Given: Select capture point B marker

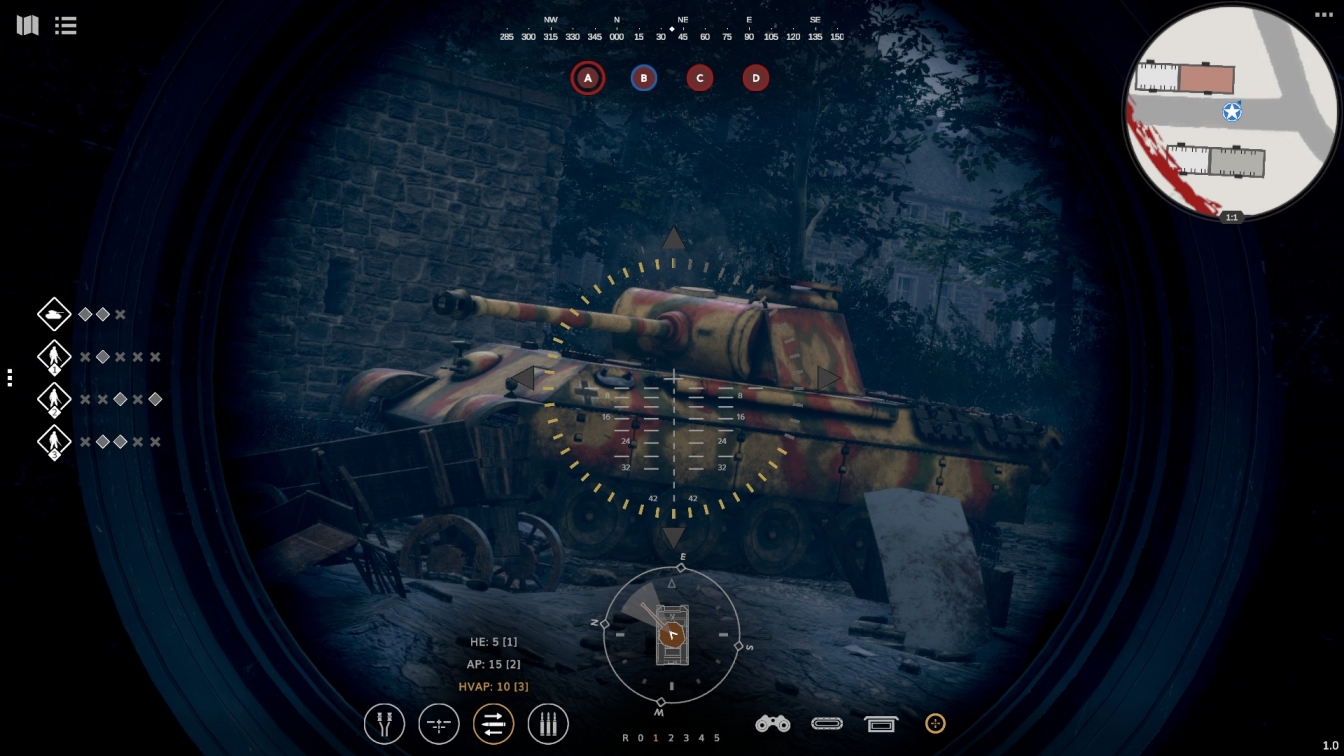Looking at the screenshot, I should point(644,78).
